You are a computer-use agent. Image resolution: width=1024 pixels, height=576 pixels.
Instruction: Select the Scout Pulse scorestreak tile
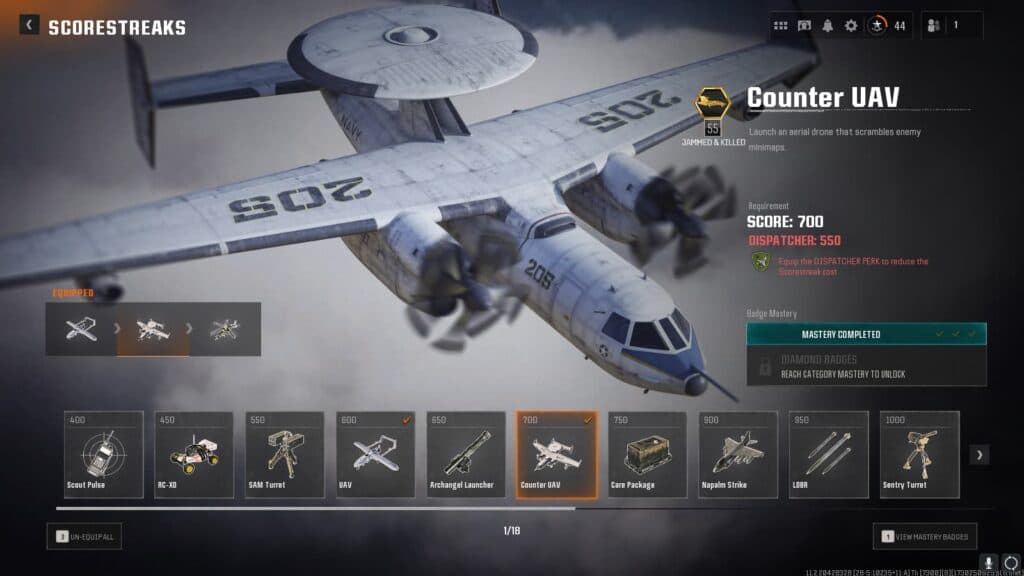(104, 454)
